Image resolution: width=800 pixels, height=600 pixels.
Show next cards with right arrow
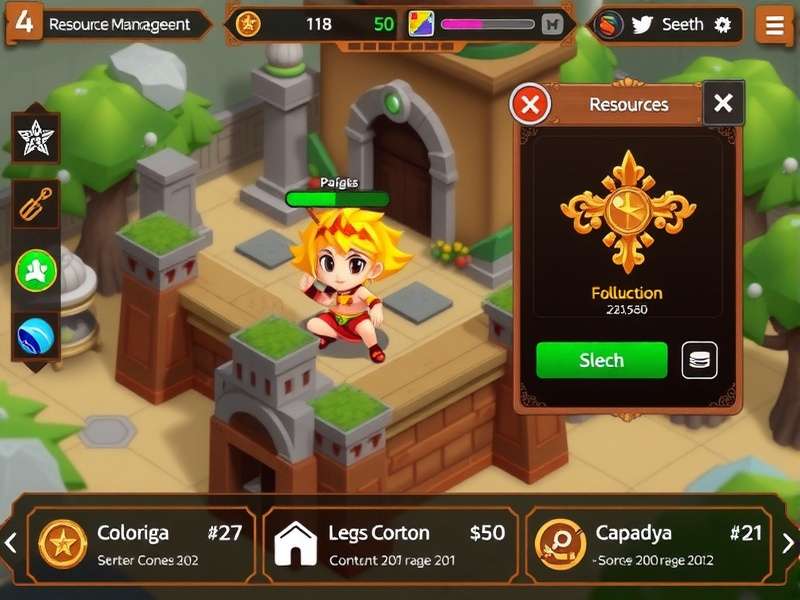[788, 543]
